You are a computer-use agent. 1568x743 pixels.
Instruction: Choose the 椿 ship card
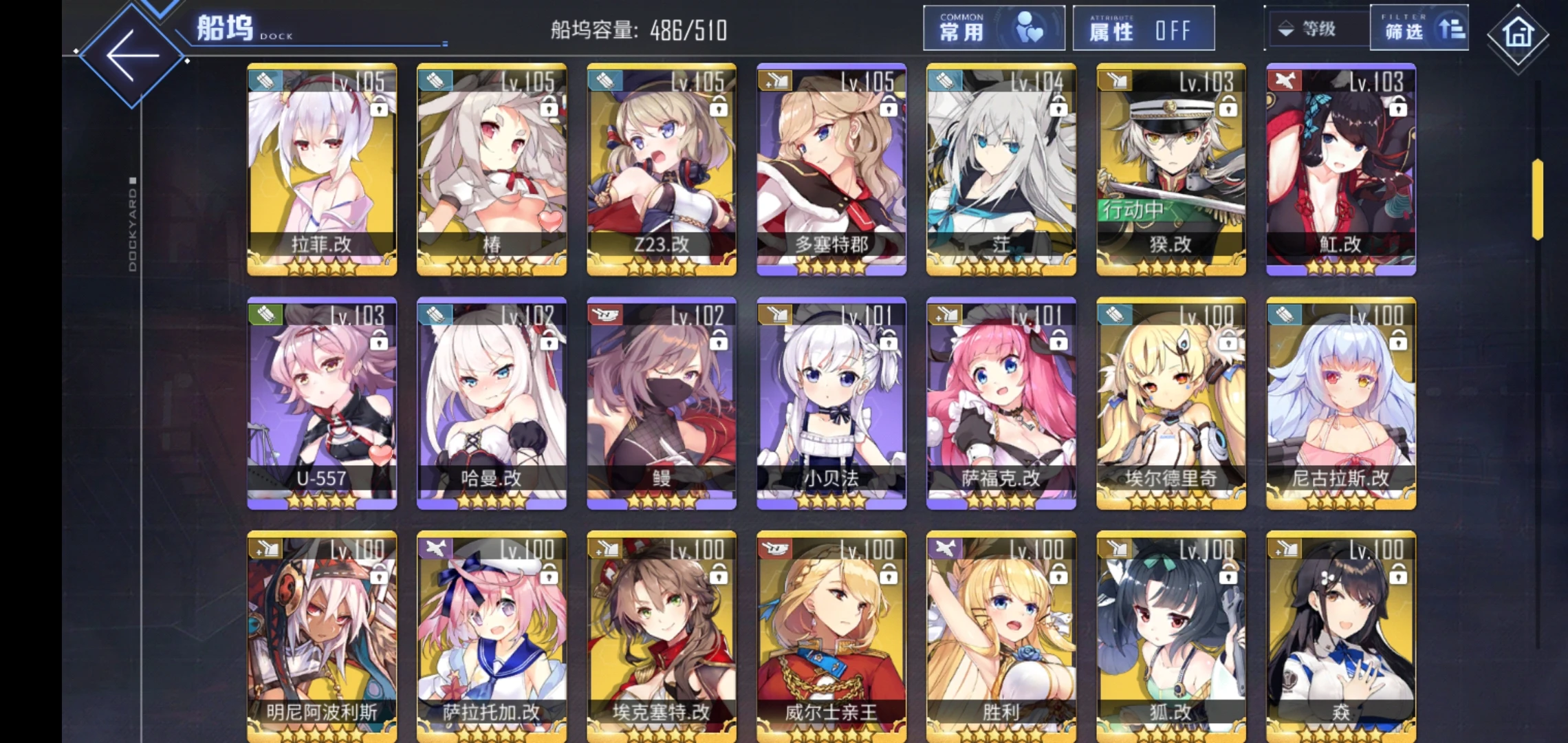coord(492,169)
